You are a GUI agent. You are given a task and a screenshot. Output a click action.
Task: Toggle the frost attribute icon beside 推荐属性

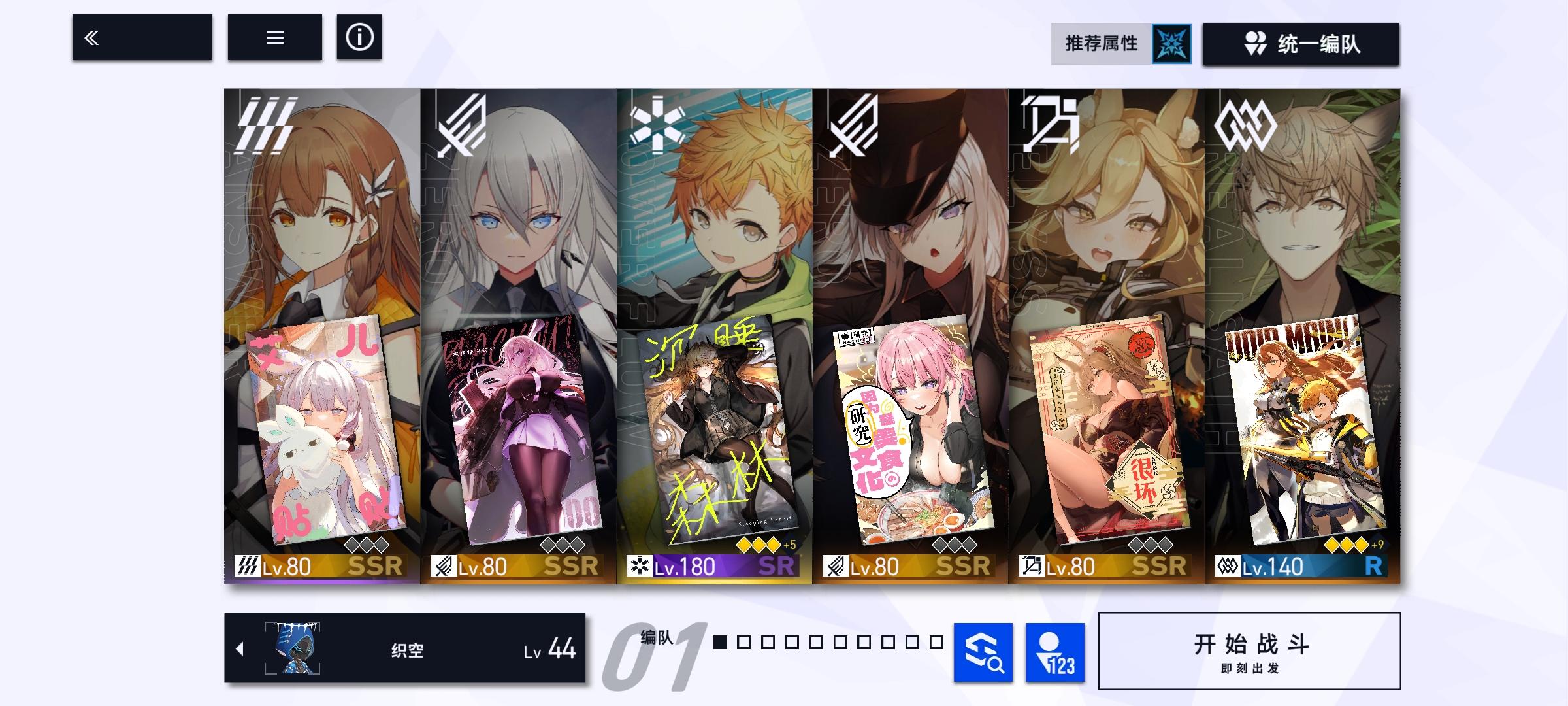tap(1171, 44)
